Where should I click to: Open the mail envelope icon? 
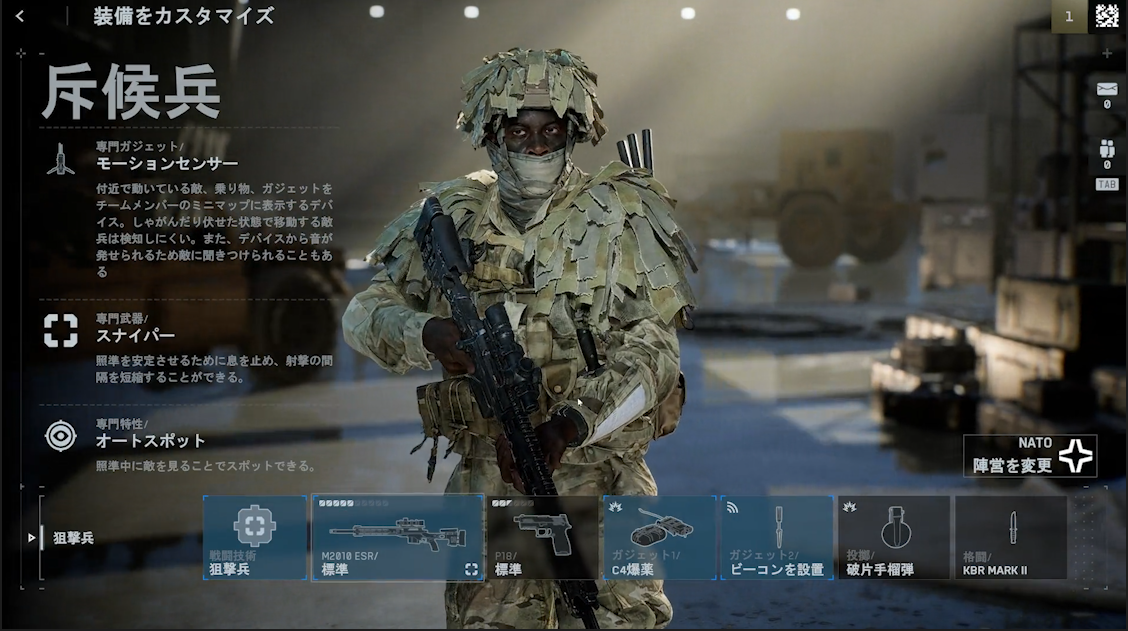point(1106,90)
